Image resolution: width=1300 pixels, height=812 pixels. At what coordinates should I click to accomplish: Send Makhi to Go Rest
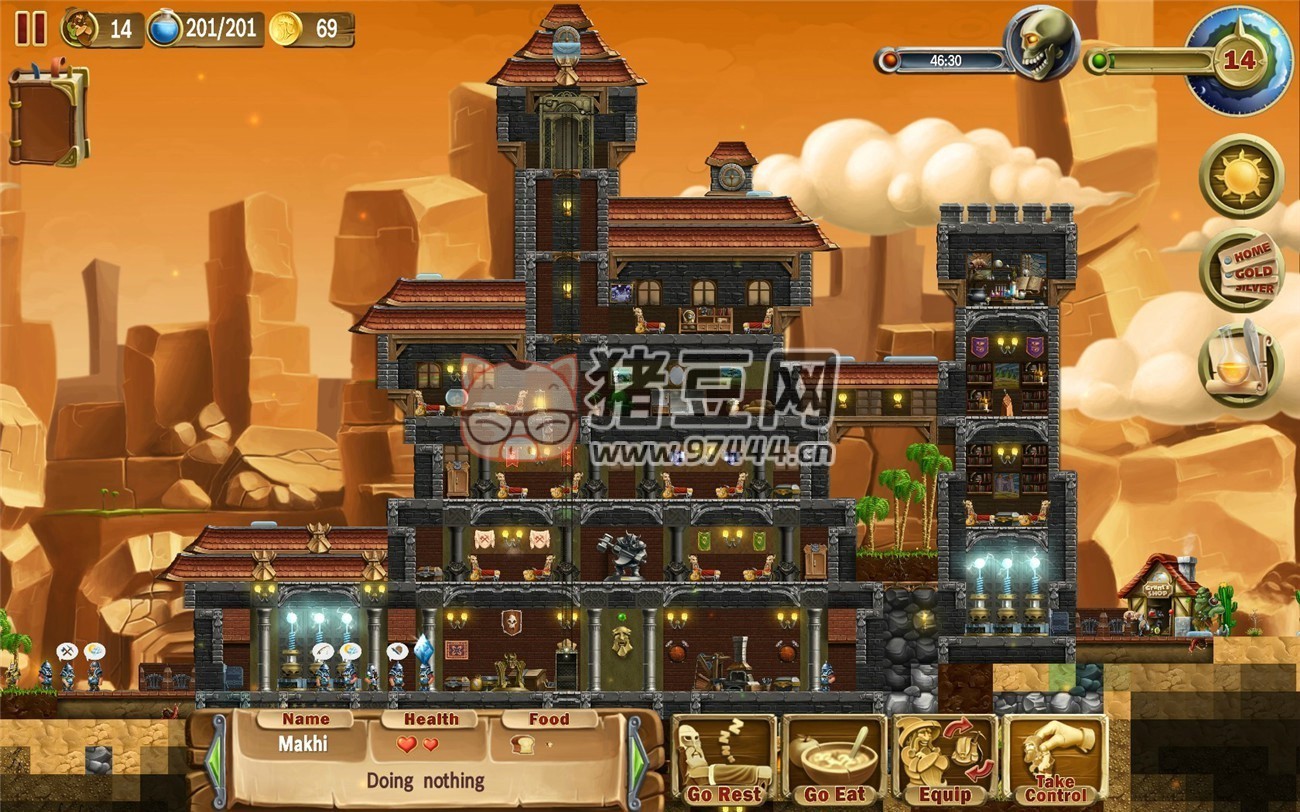coord(722,762)
